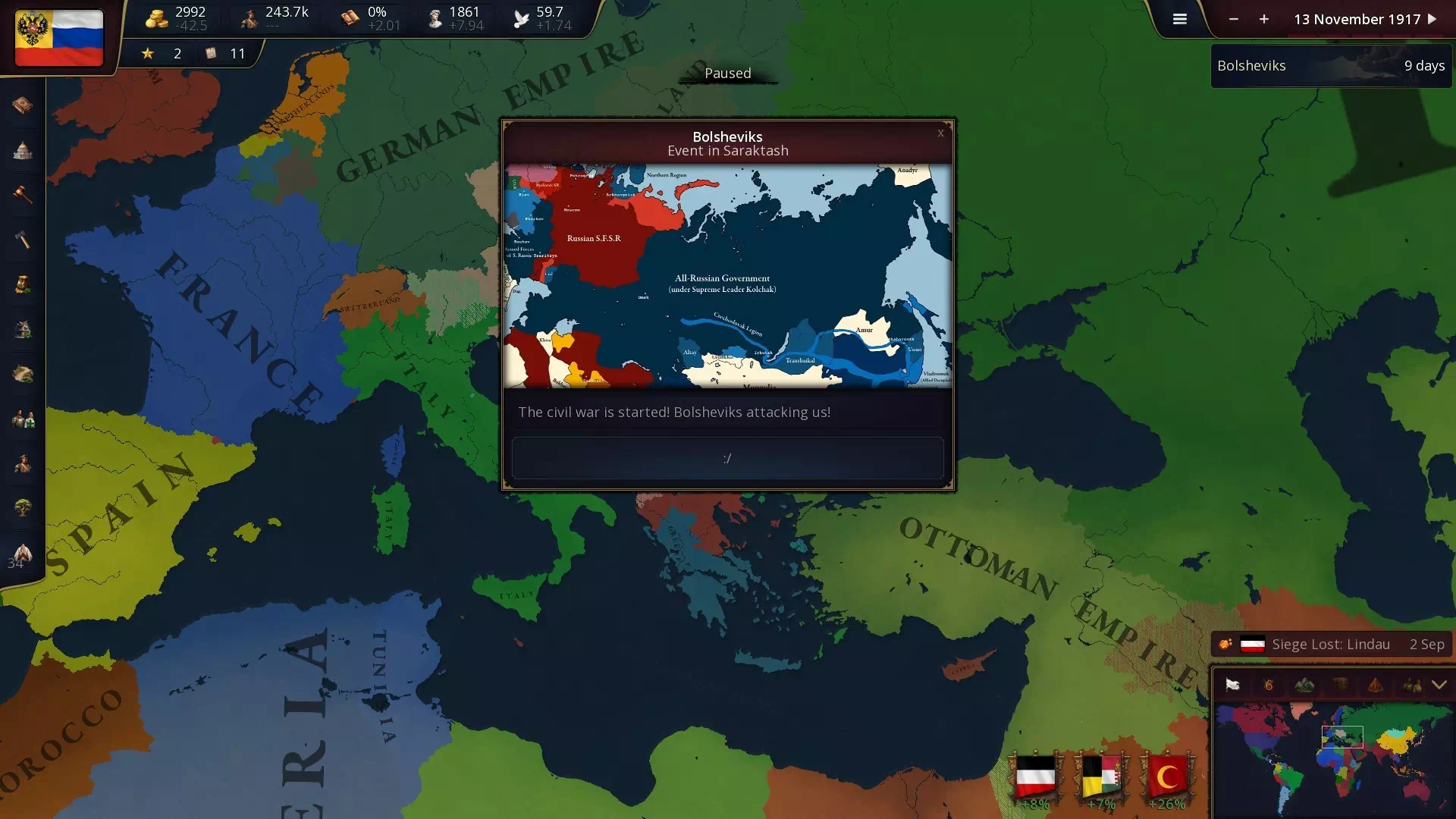Open the Russian flag country panel
Screen dimensions: 1456x819
[x=59, y=38]
